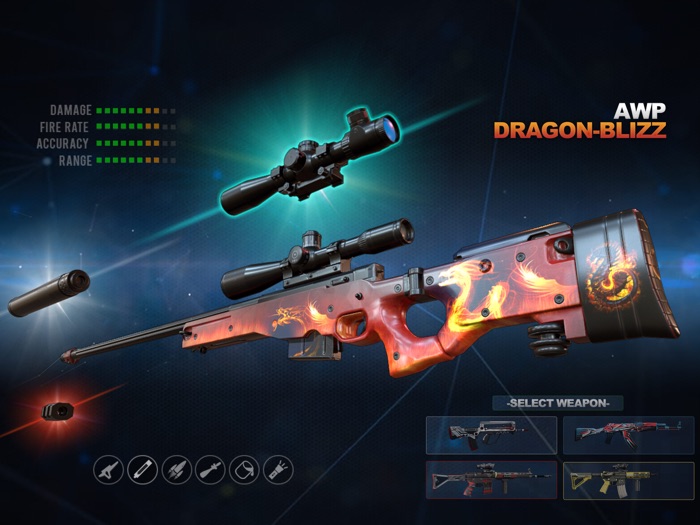
Task: Open the paint bucket skin icon
Action: pyautogui.click(x=245, y=469)
